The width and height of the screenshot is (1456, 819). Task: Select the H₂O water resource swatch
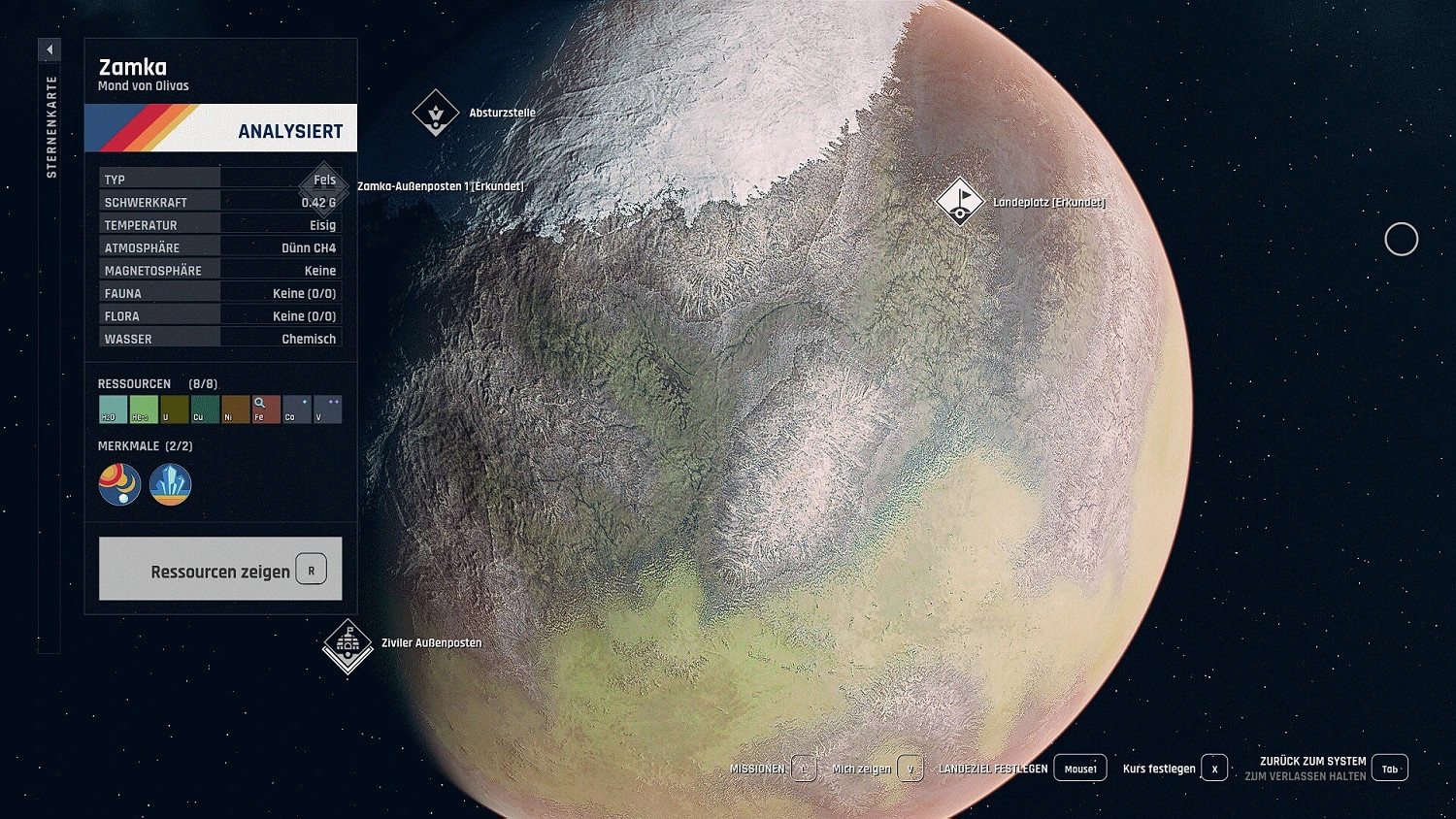click(x=112, y=409)
